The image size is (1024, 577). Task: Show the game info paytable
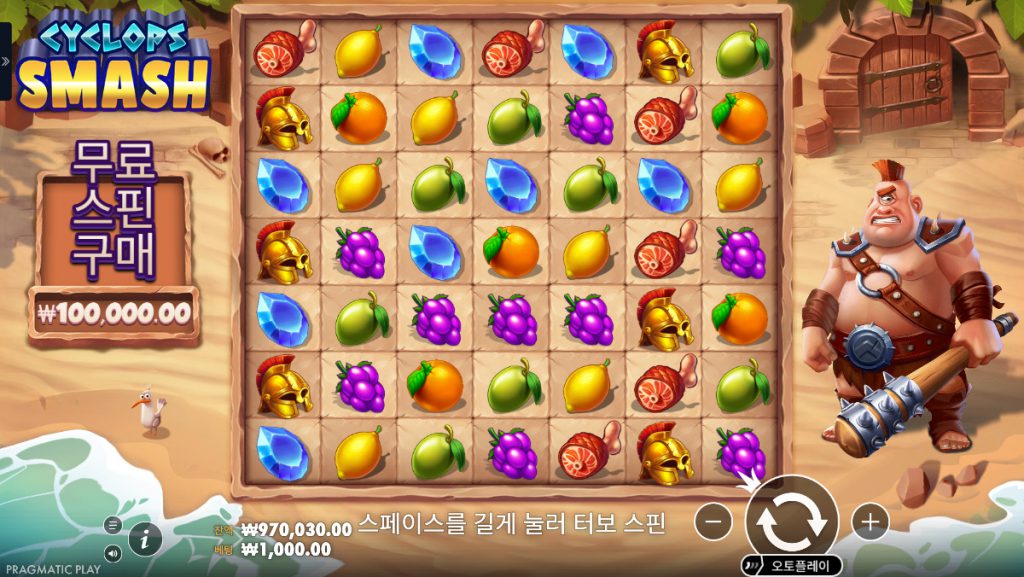145,538
